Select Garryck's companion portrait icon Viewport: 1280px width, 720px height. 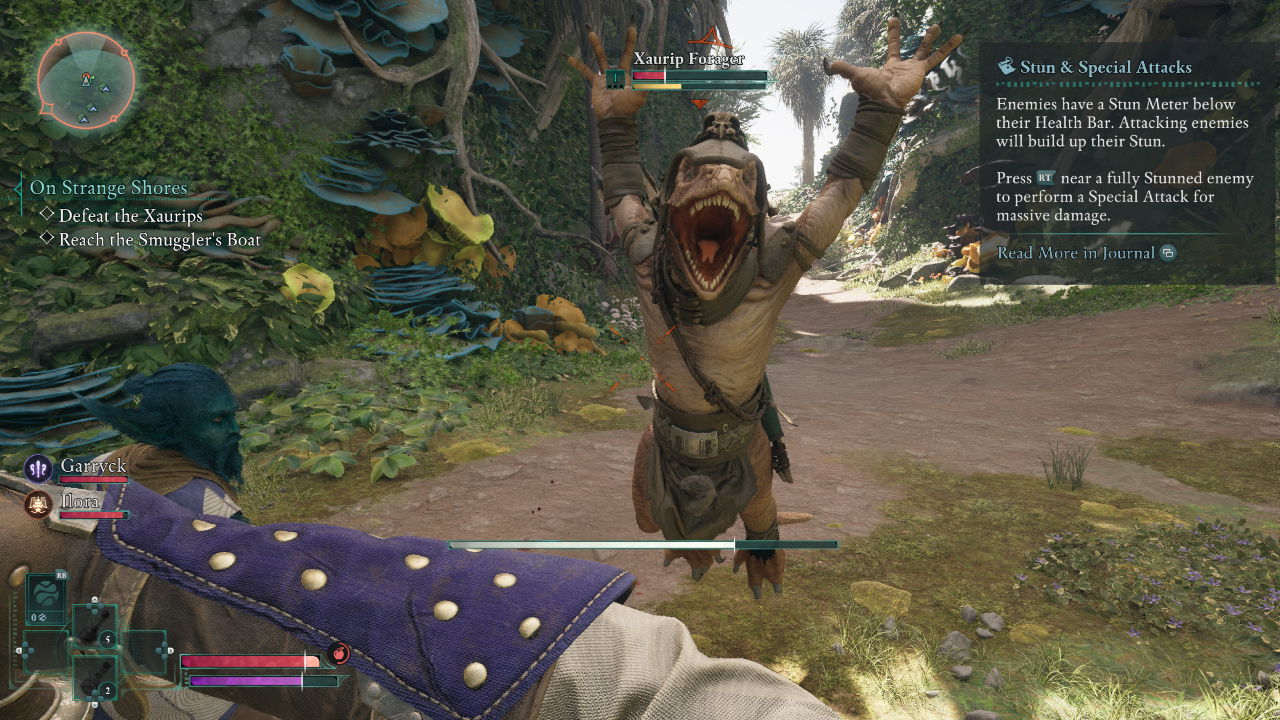tap(38, 467)
